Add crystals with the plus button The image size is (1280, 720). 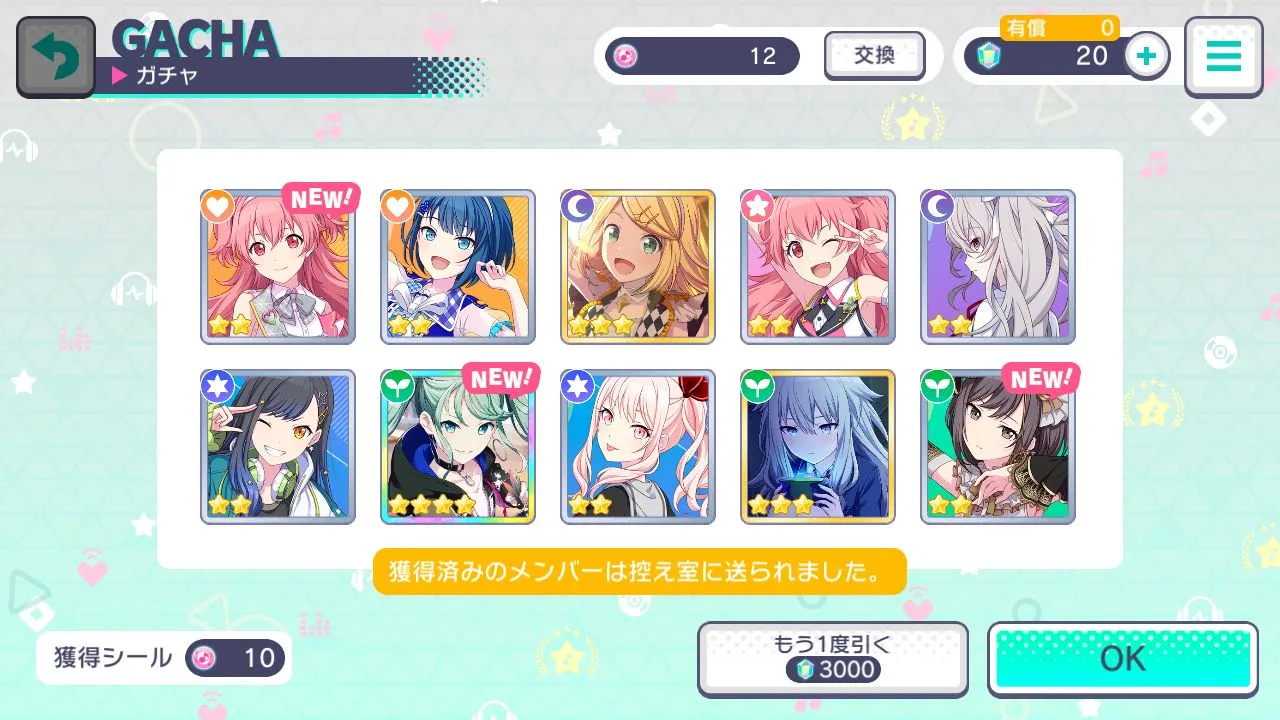(x=1147, y=56)
